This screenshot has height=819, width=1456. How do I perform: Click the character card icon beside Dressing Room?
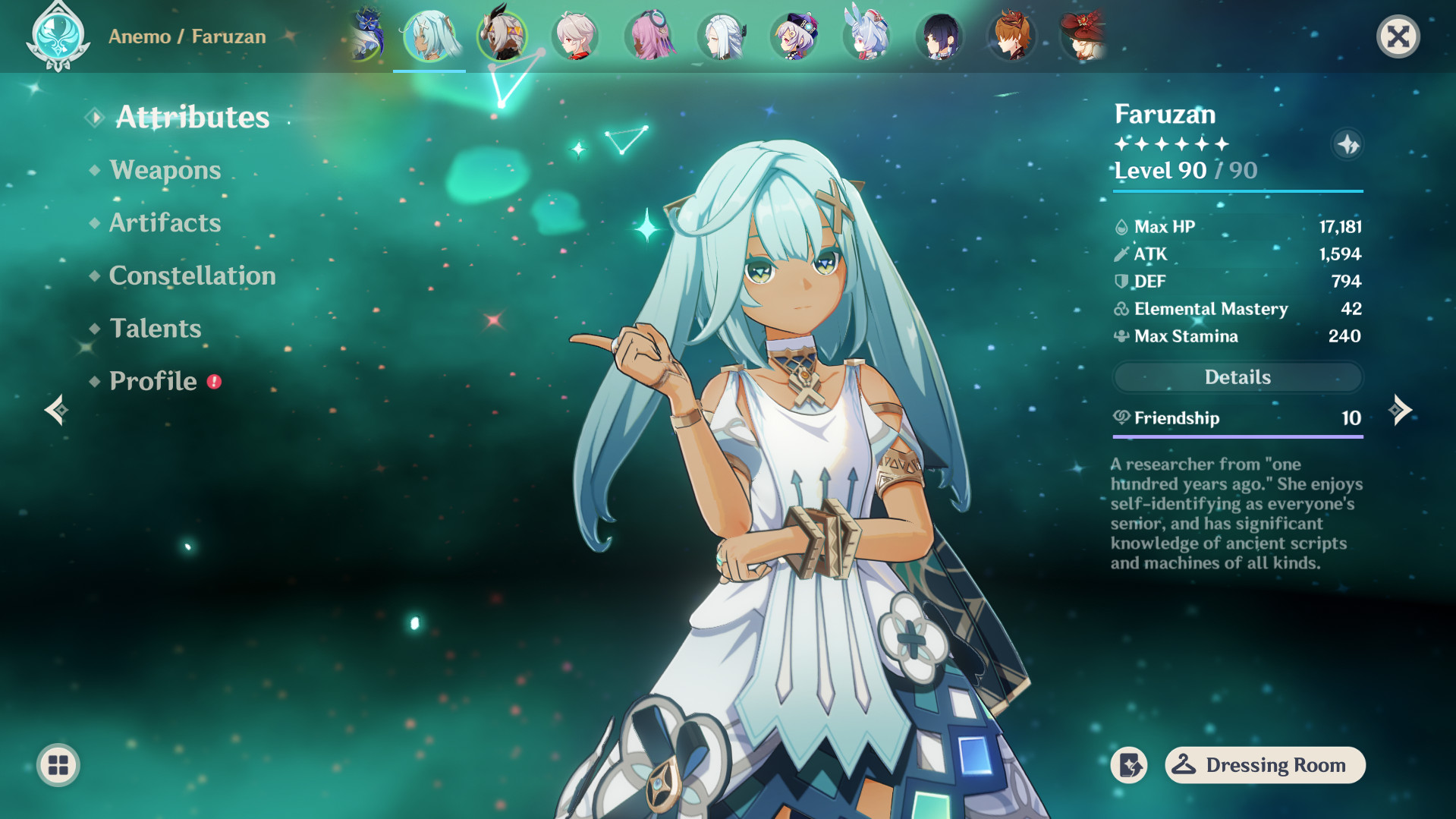click(x=1129, y=765)
